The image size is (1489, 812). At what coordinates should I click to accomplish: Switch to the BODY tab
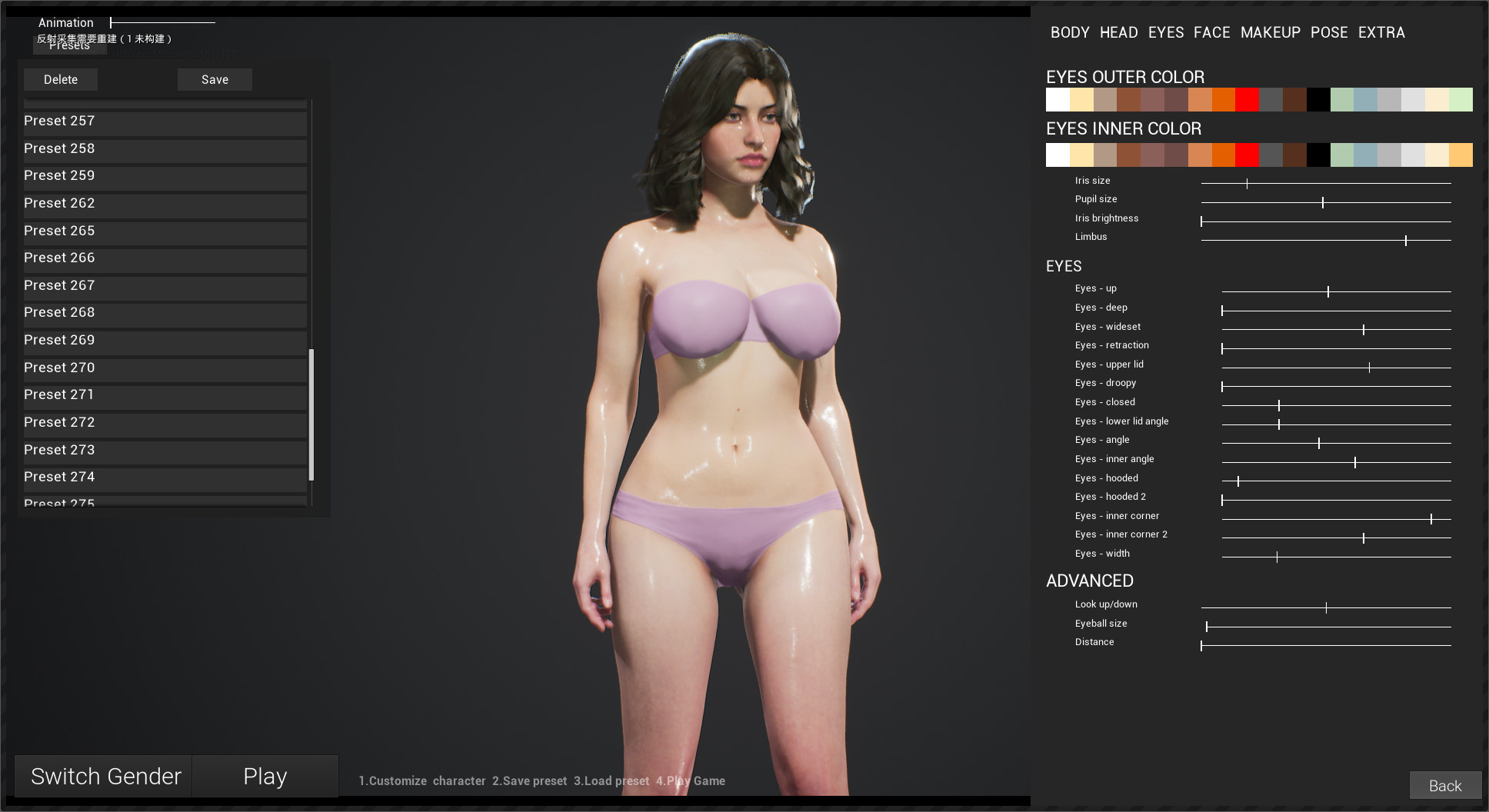pyautogui.click(x=1069, y=32)
